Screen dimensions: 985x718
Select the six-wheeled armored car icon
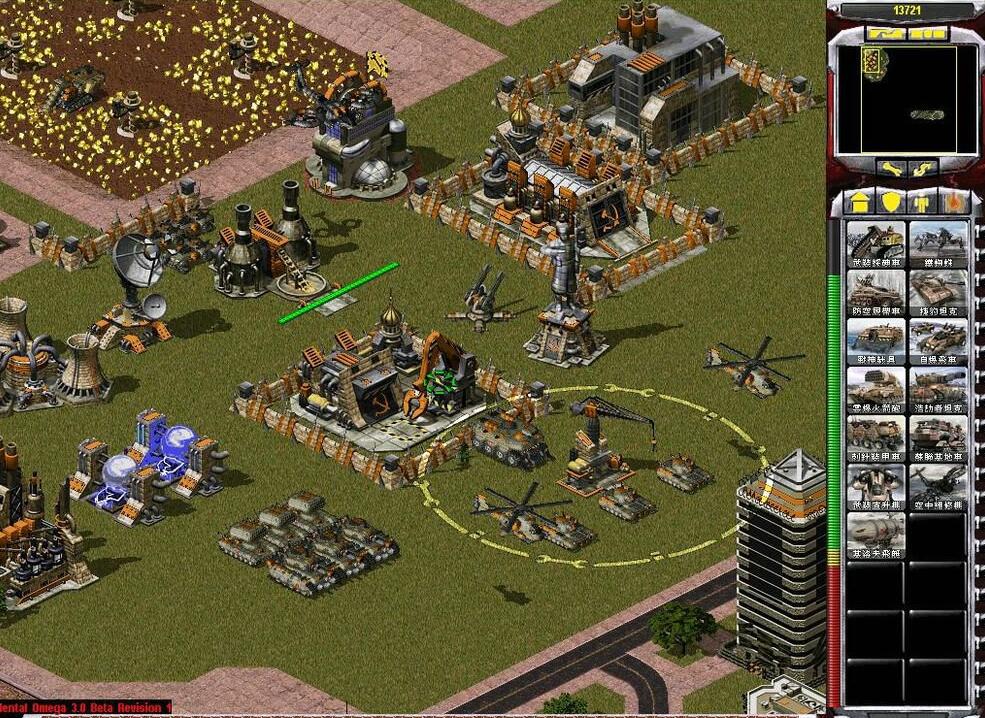click(x=875, y=438)
